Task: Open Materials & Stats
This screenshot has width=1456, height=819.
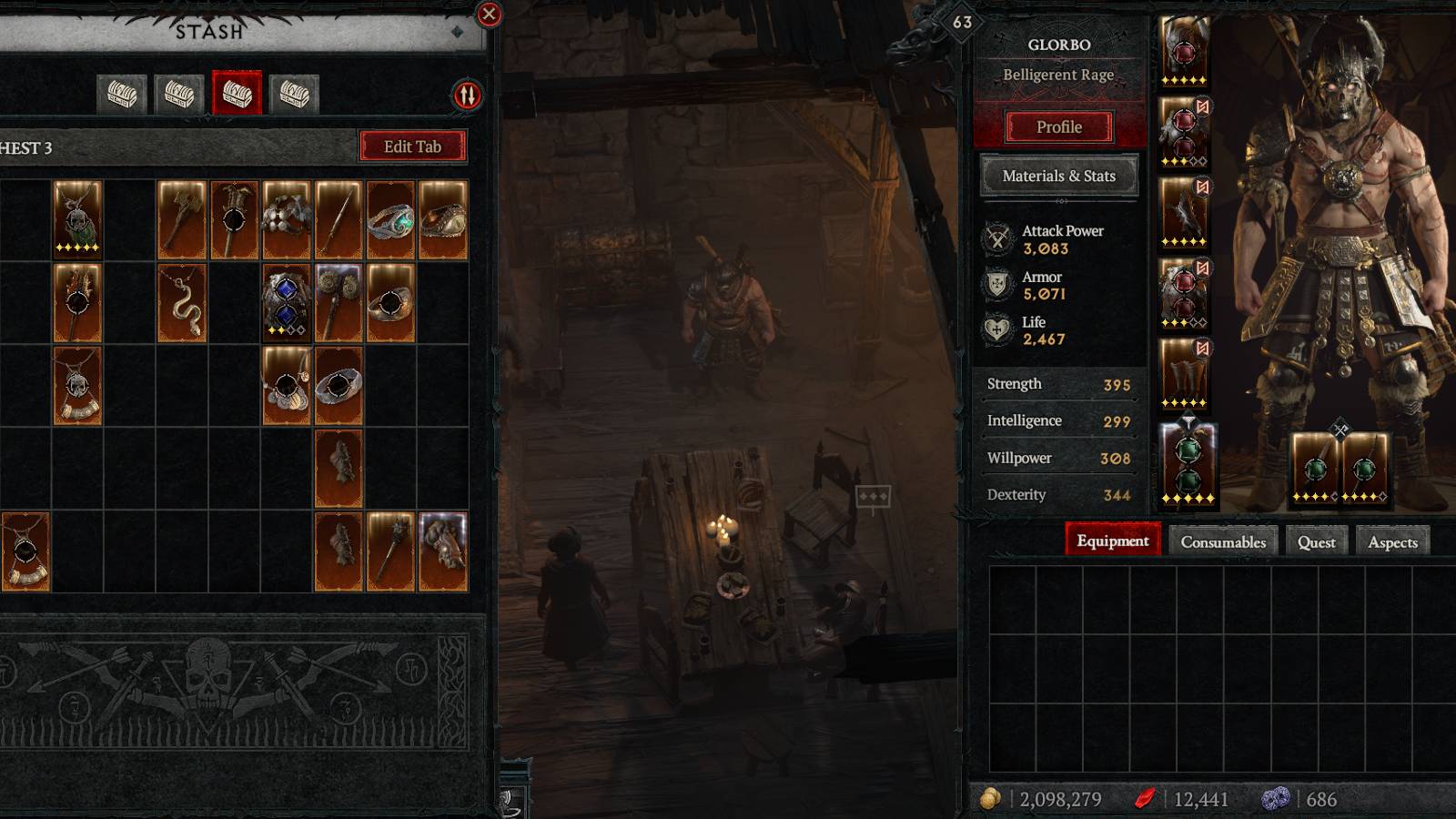Action: click(1058, 175)
